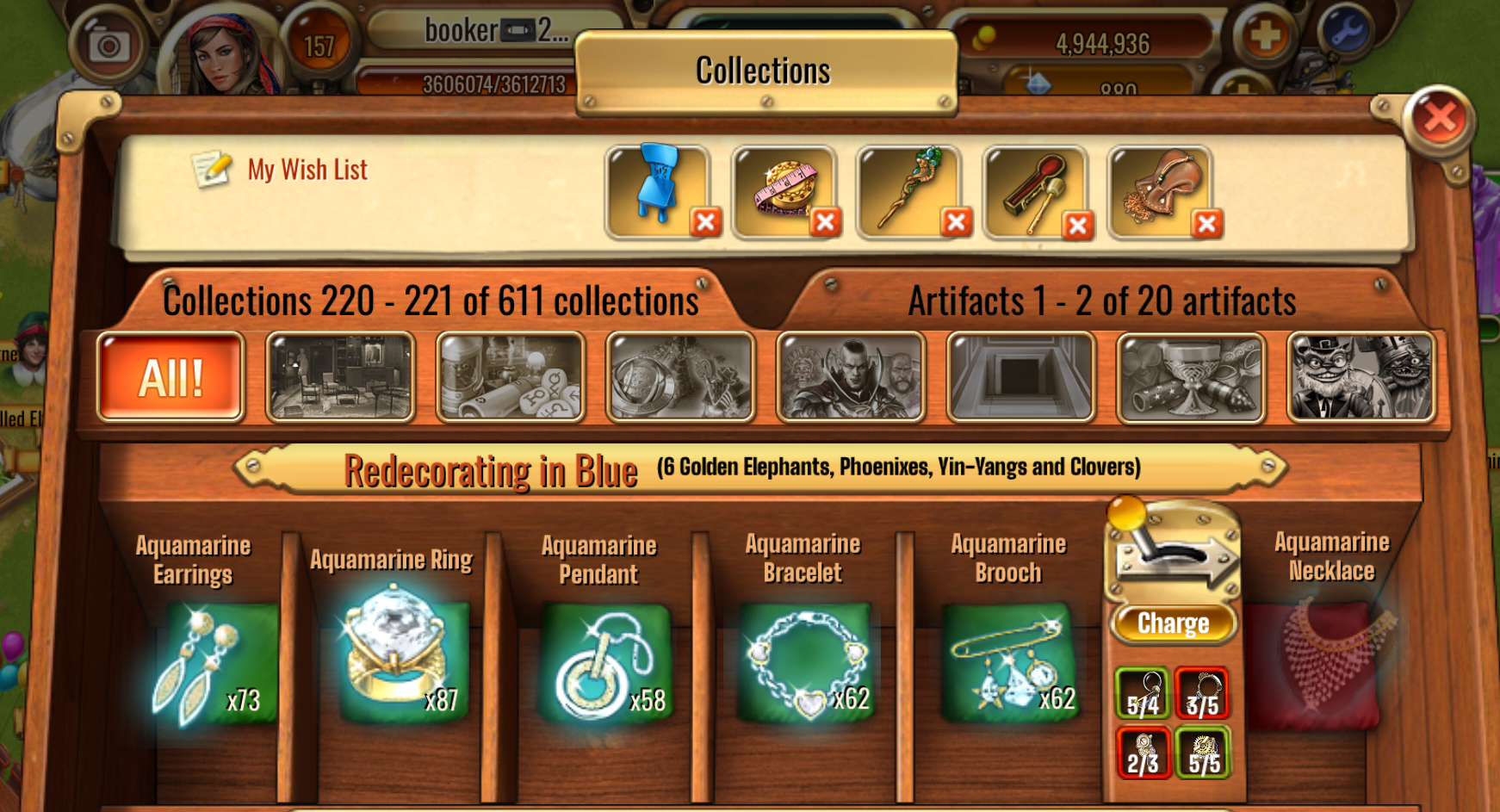Select the All! collections filter
Screen dimensions: 1500x812
(170, 377)
